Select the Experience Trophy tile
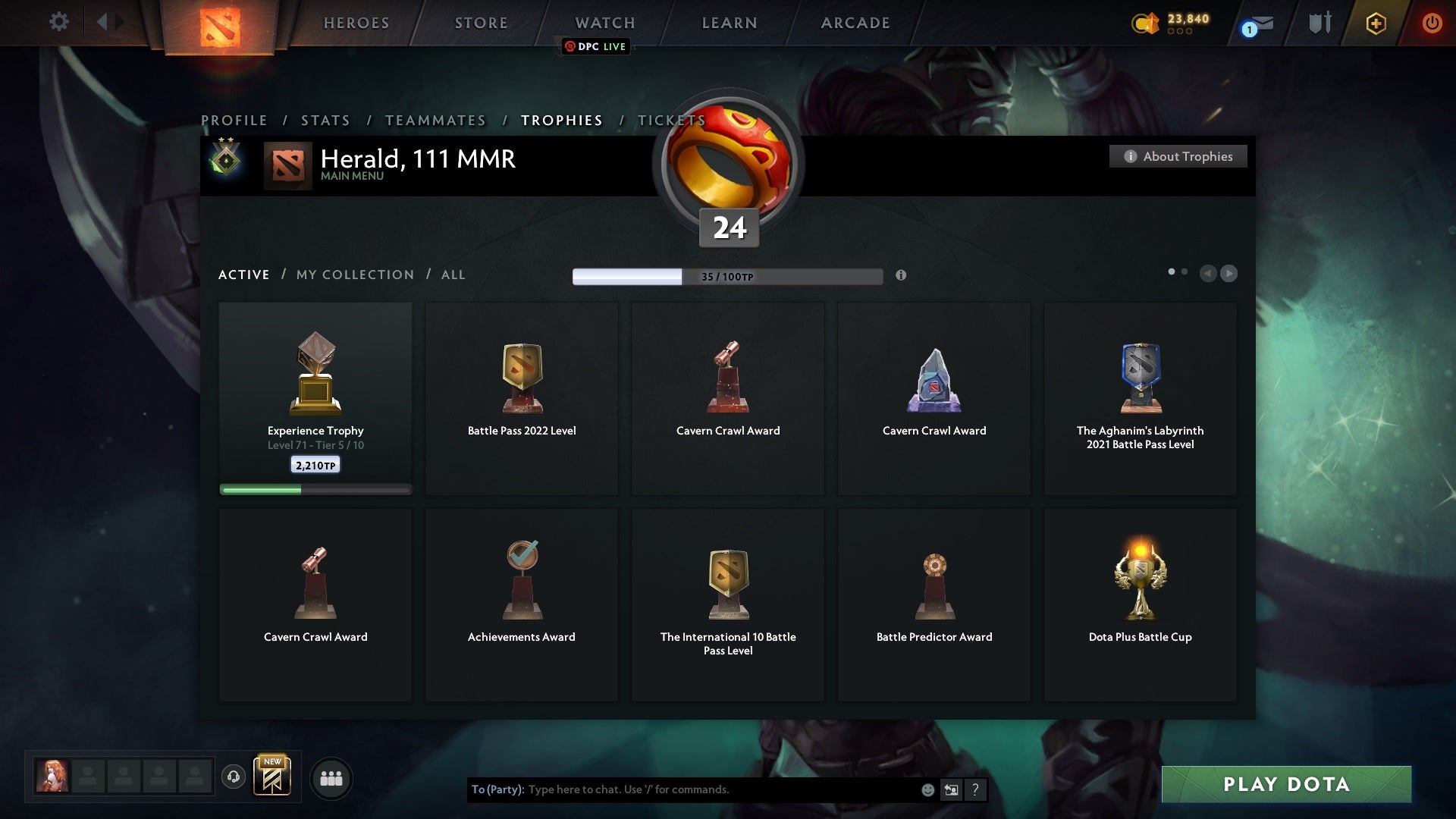Viewport: 1456px width, 819px height. [x=315, y=398]
